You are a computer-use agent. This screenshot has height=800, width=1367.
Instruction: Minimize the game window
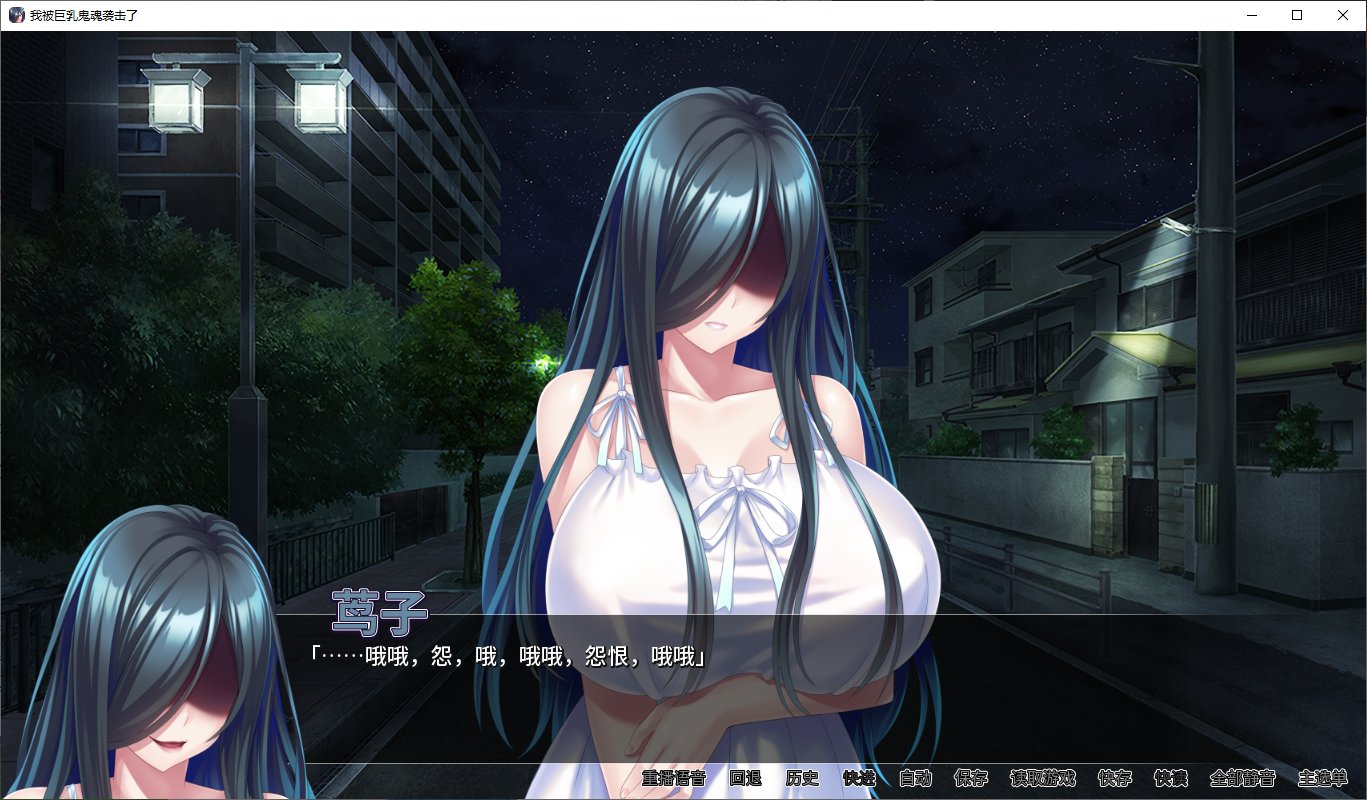tap(1251, 15)
